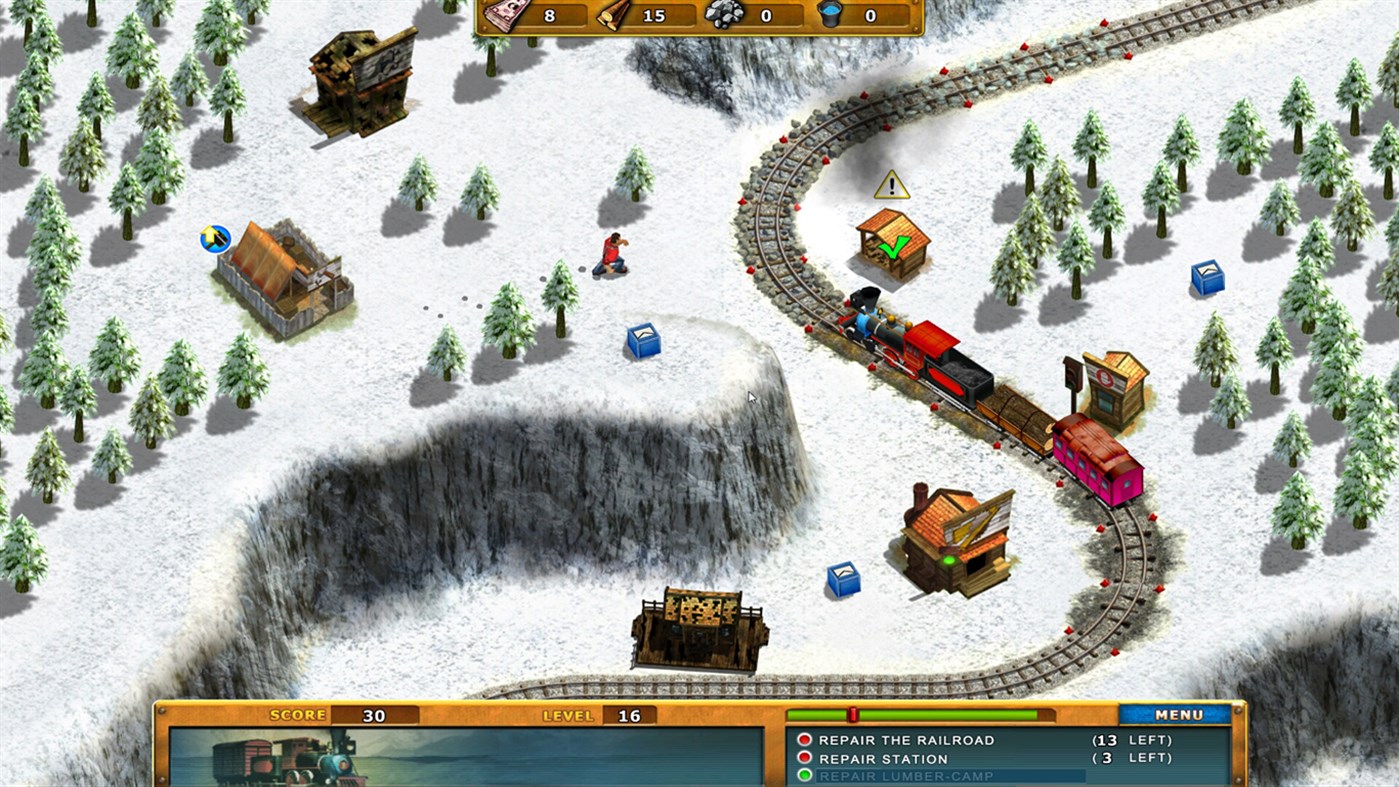Click the money resource icon
This screenshot has width=1399, height=787.
click(x=506, y=14)
